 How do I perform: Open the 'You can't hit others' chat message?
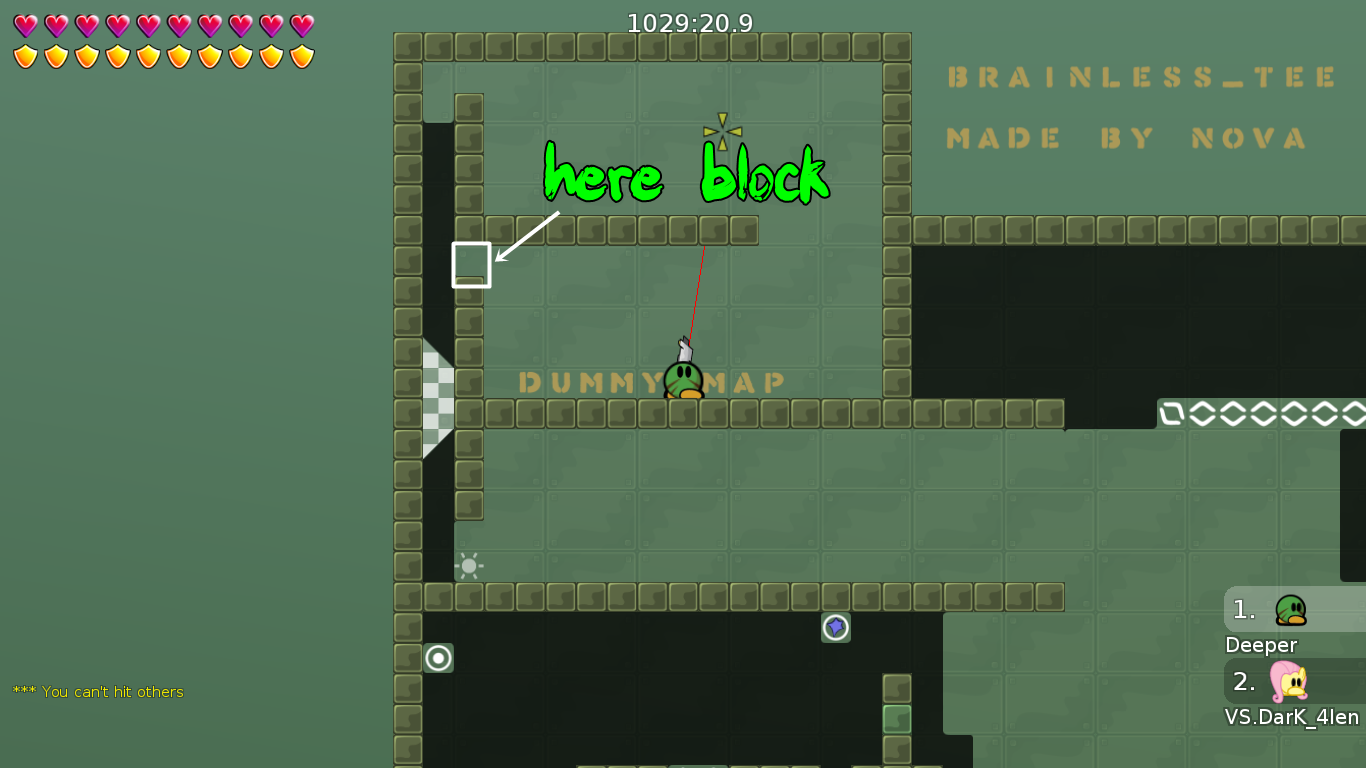tap(99, 691)
